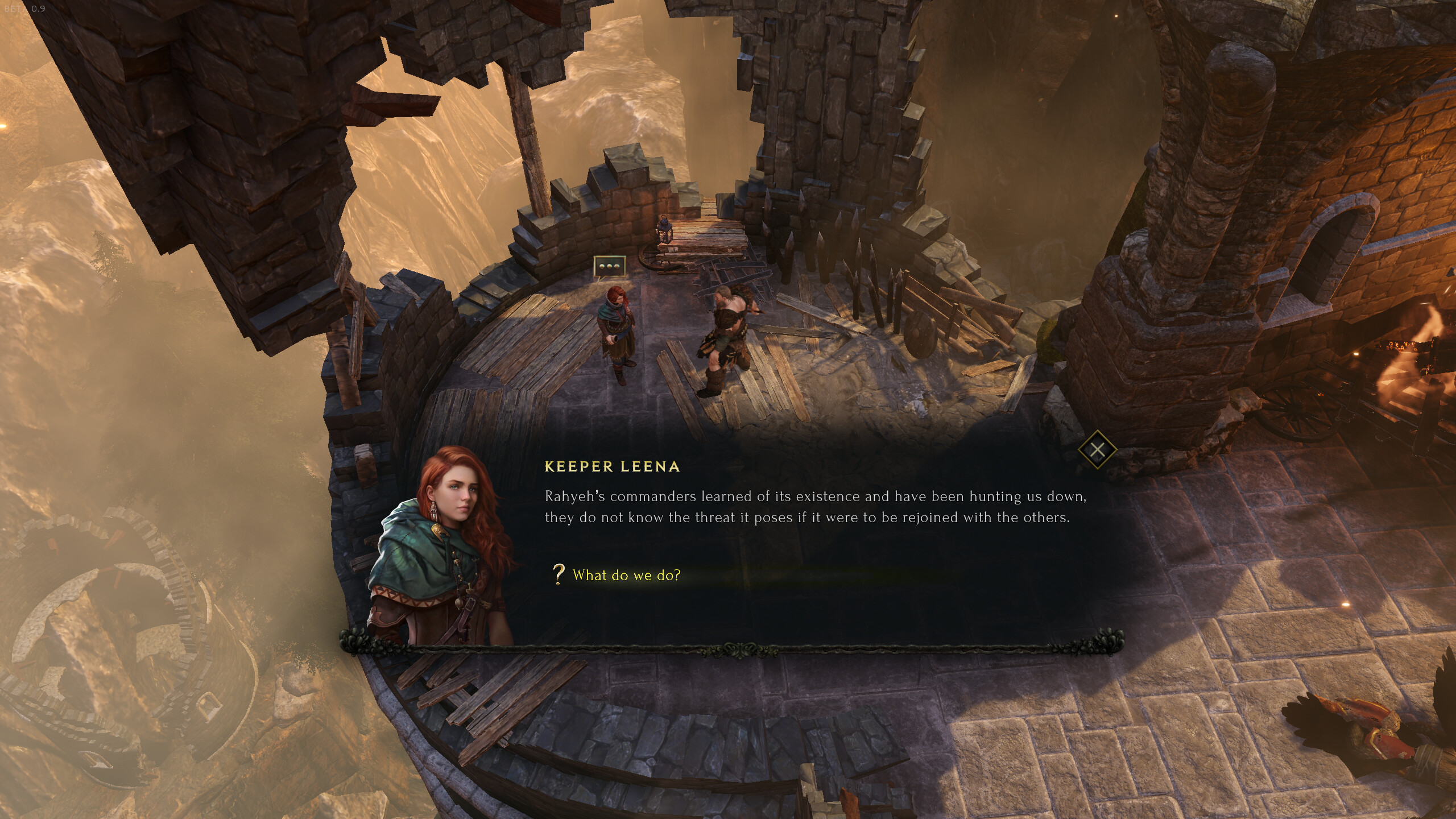Viewport: 1456px width, 819px height.
Task: Select the 'What do we do?' dialogue option
Action: tap(626, 576)
